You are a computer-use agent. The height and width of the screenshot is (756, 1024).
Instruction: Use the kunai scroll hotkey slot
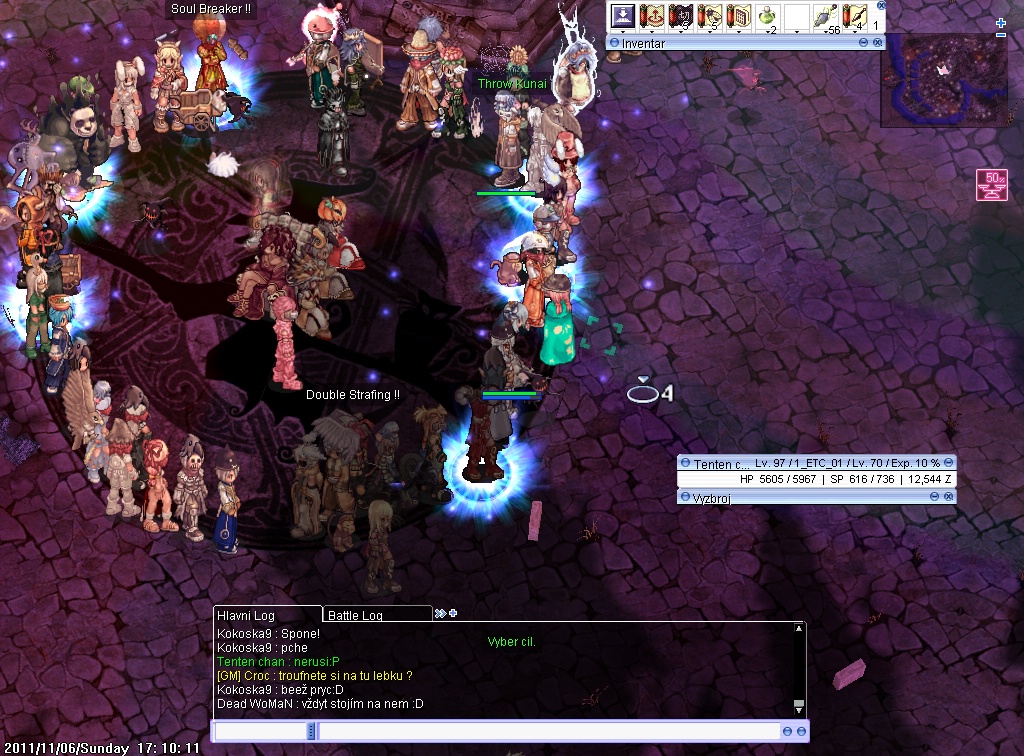coord(855,17)
